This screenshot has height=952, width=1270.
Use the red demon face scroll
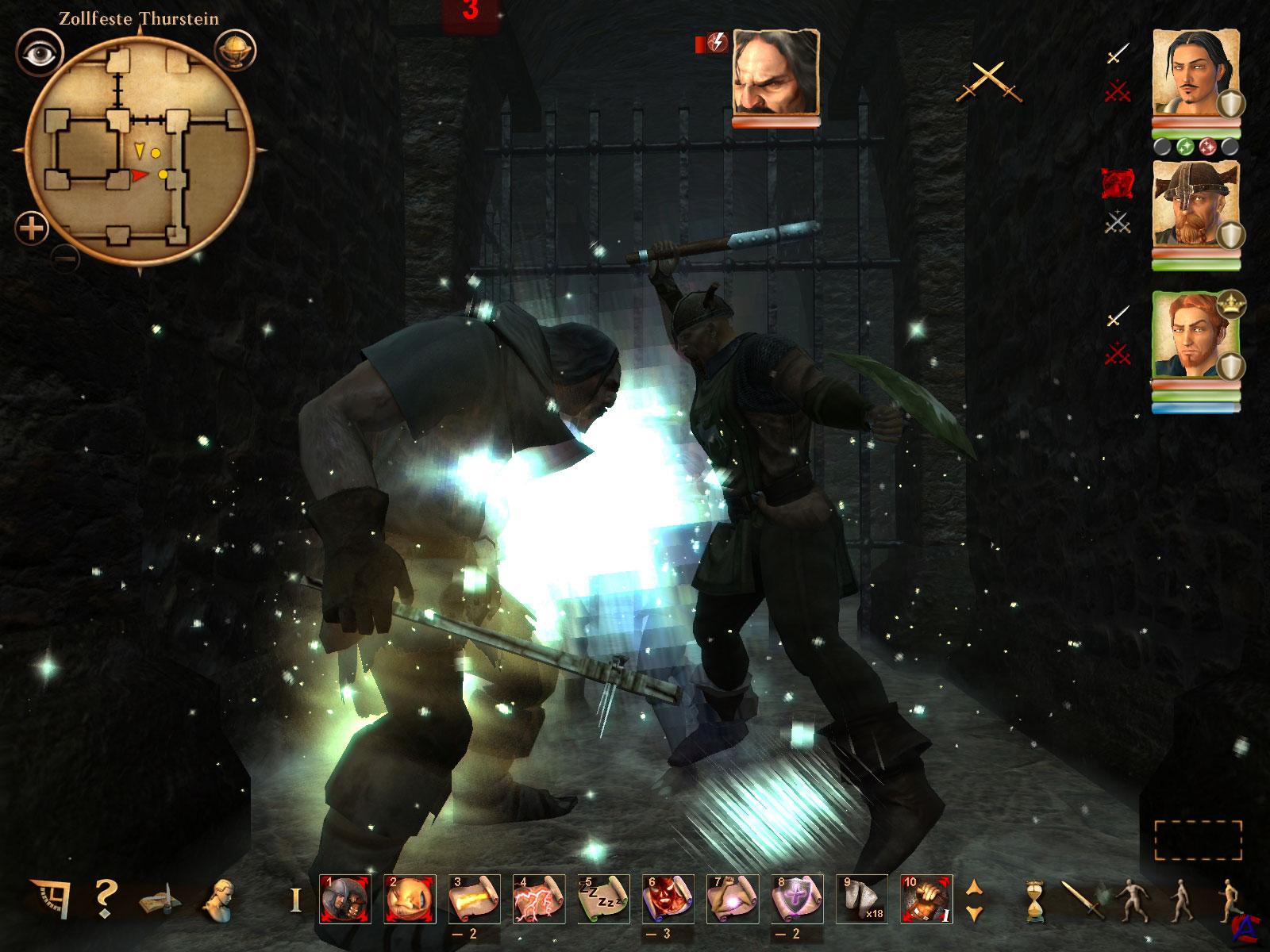pyautogui.click(x=668, y=899)
